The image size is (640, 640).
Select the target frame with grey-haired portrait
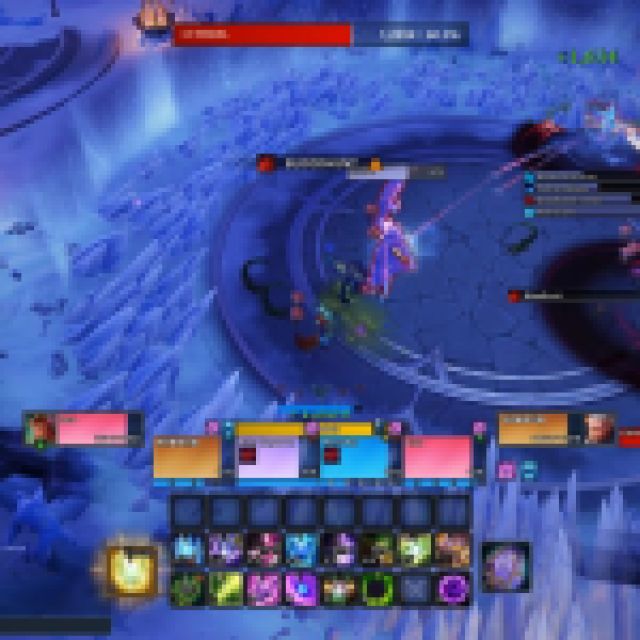(x=553, y=428)
